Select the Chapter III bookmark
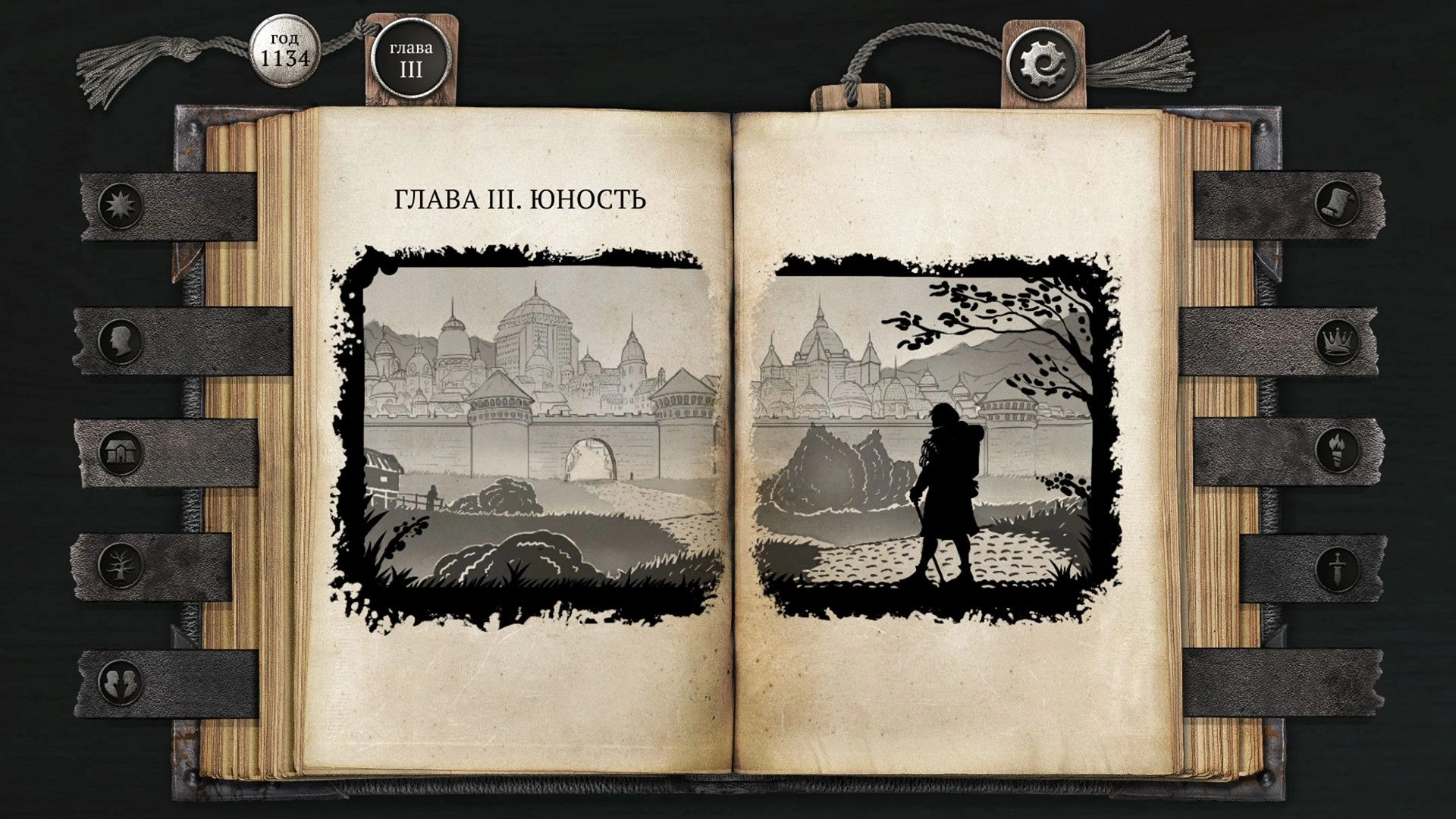This screenshot has width=1456, height=819. (411, 60)
